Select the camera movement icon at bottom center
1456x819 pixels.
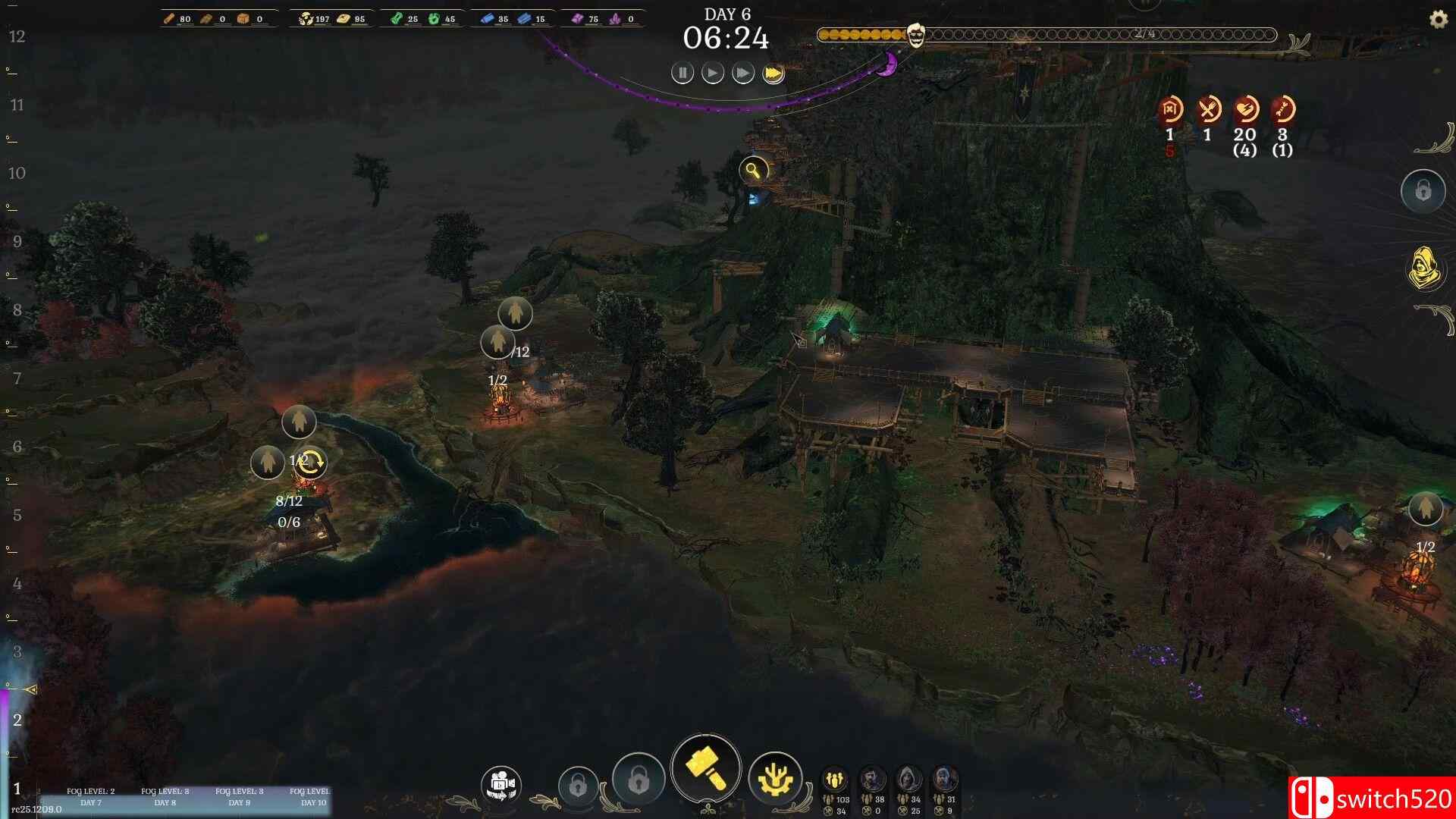[500, 783]
